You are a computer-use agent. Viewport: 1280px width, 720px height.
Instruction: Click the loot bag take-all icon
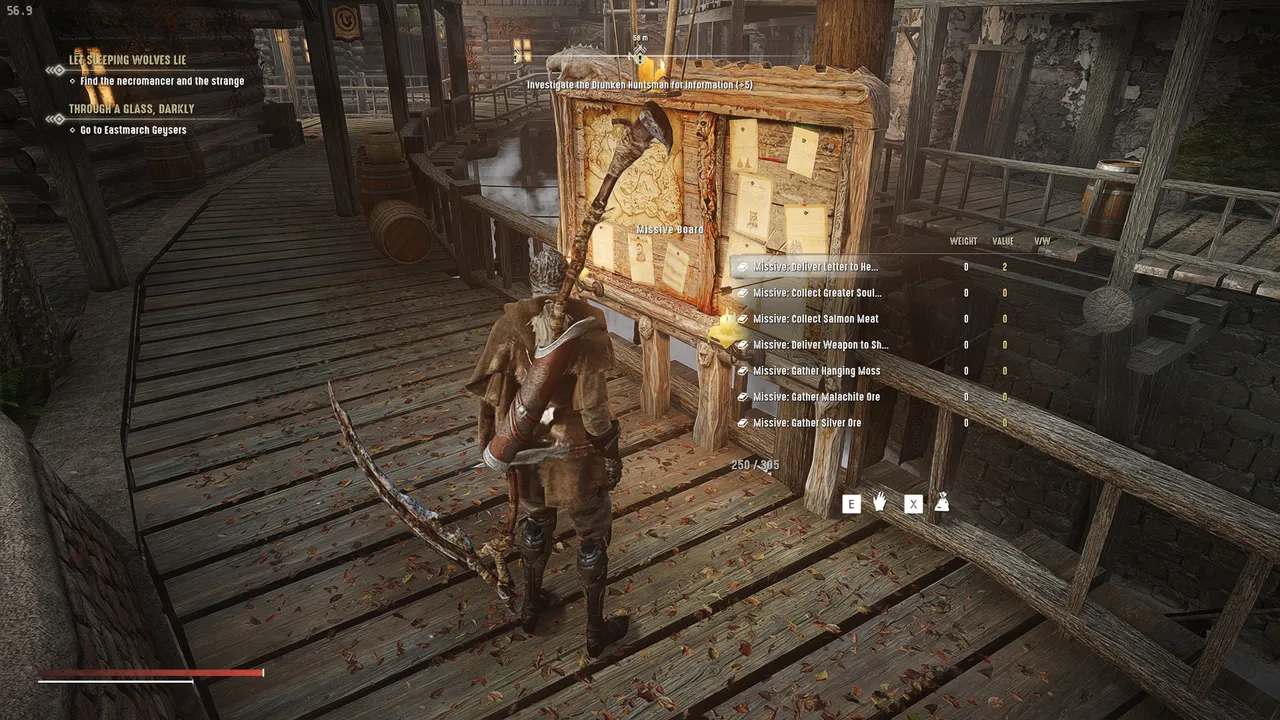pos(943,504)
